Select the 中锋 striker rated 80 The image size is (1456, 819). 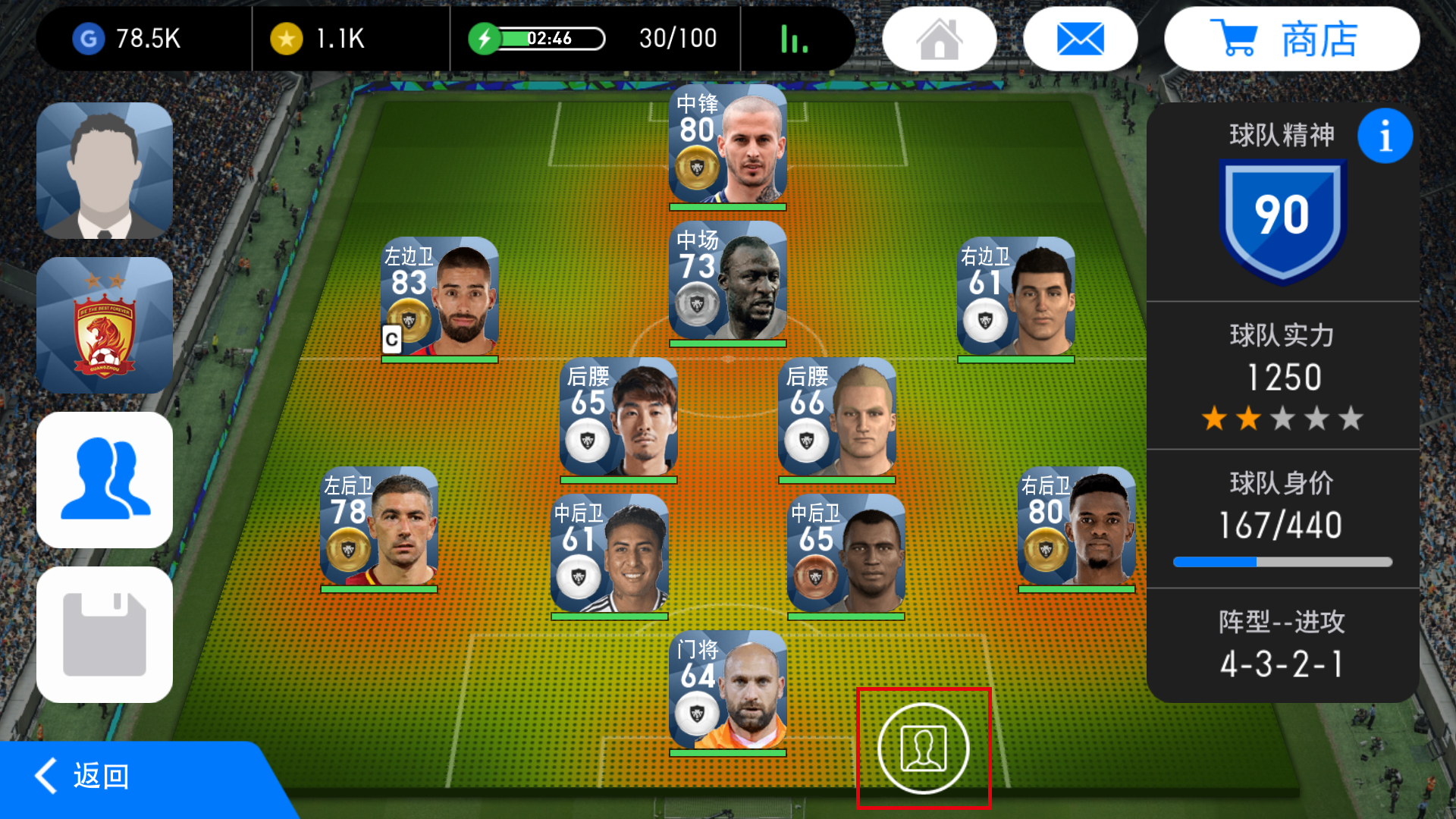(x=728, y=146)
